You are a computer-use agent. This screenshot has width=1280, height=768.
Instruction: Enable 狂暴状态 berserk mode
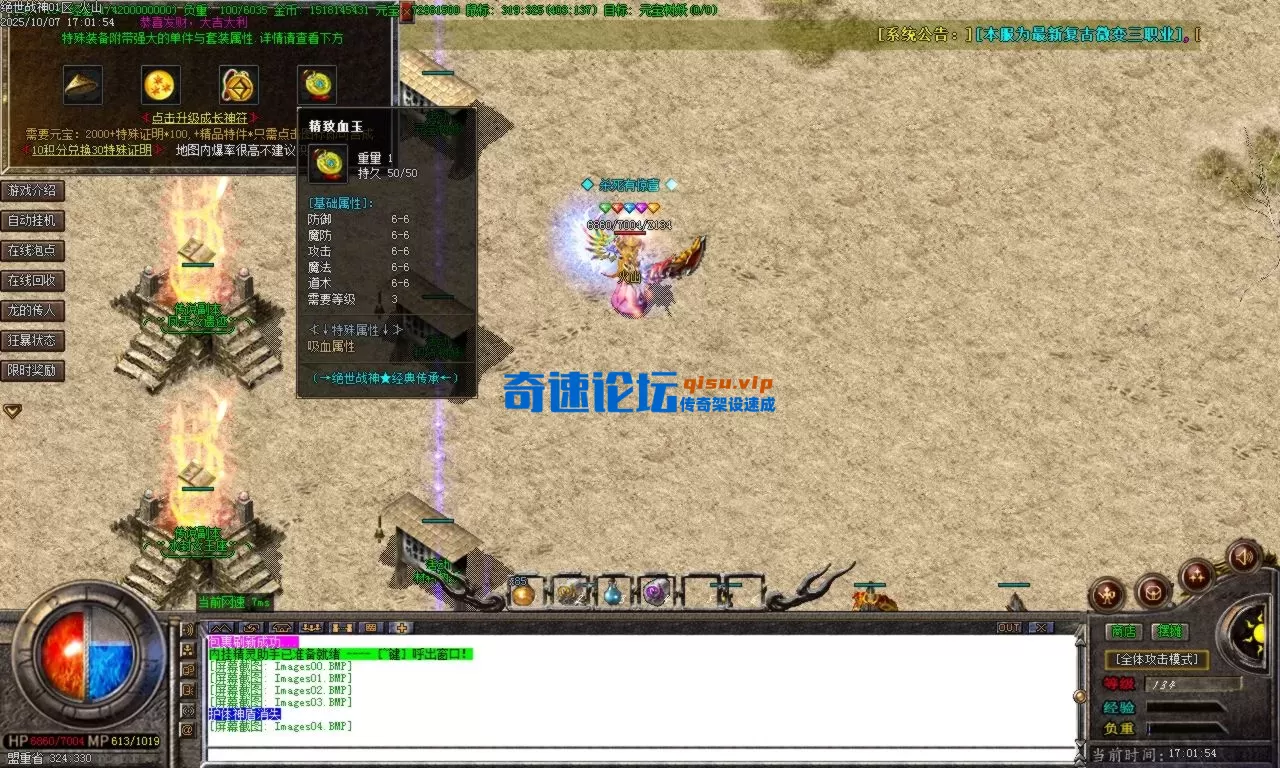(33, 340)
